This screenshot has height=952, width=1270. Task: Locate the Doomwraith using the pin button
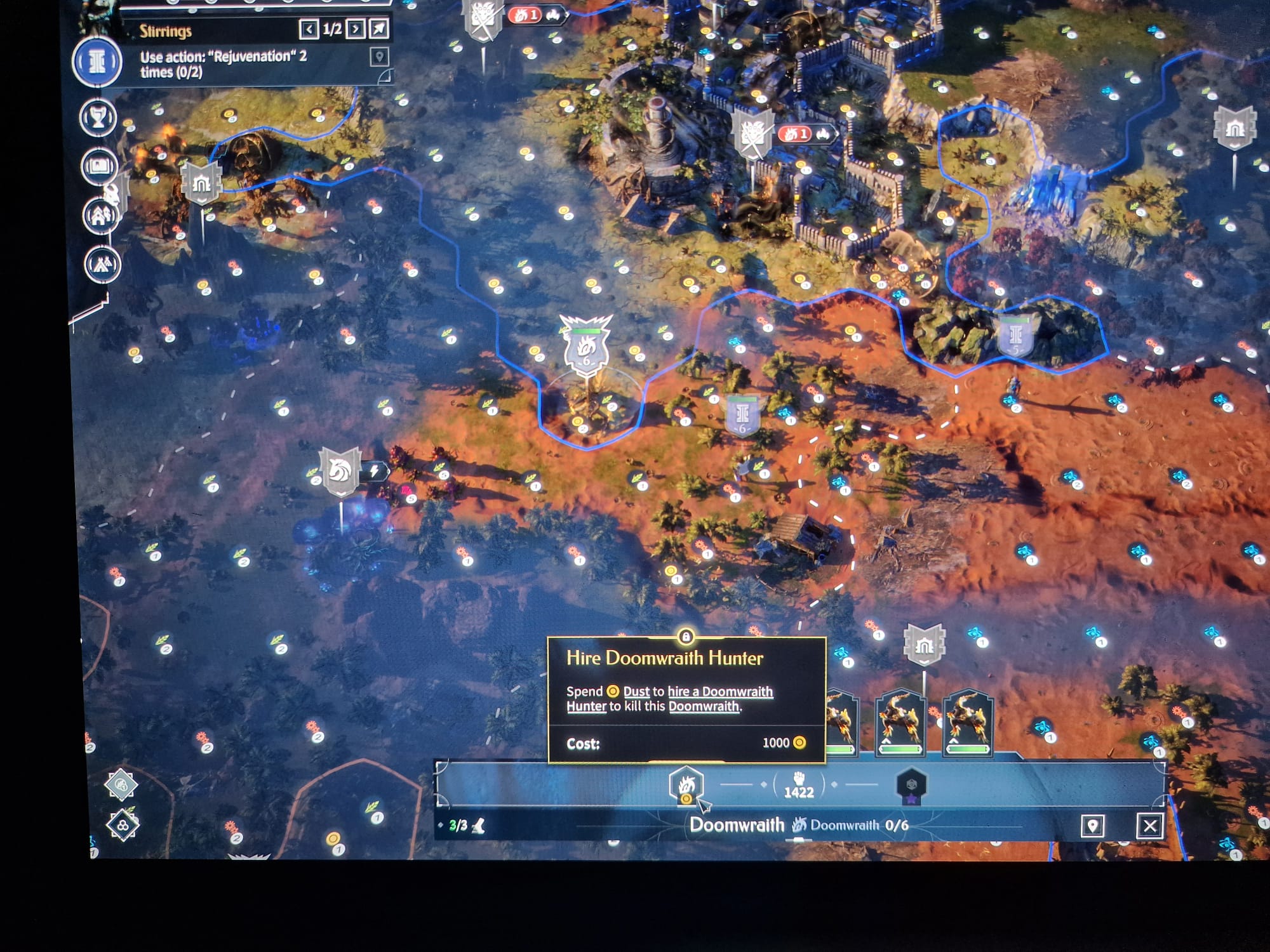[x=1092, y=826]
